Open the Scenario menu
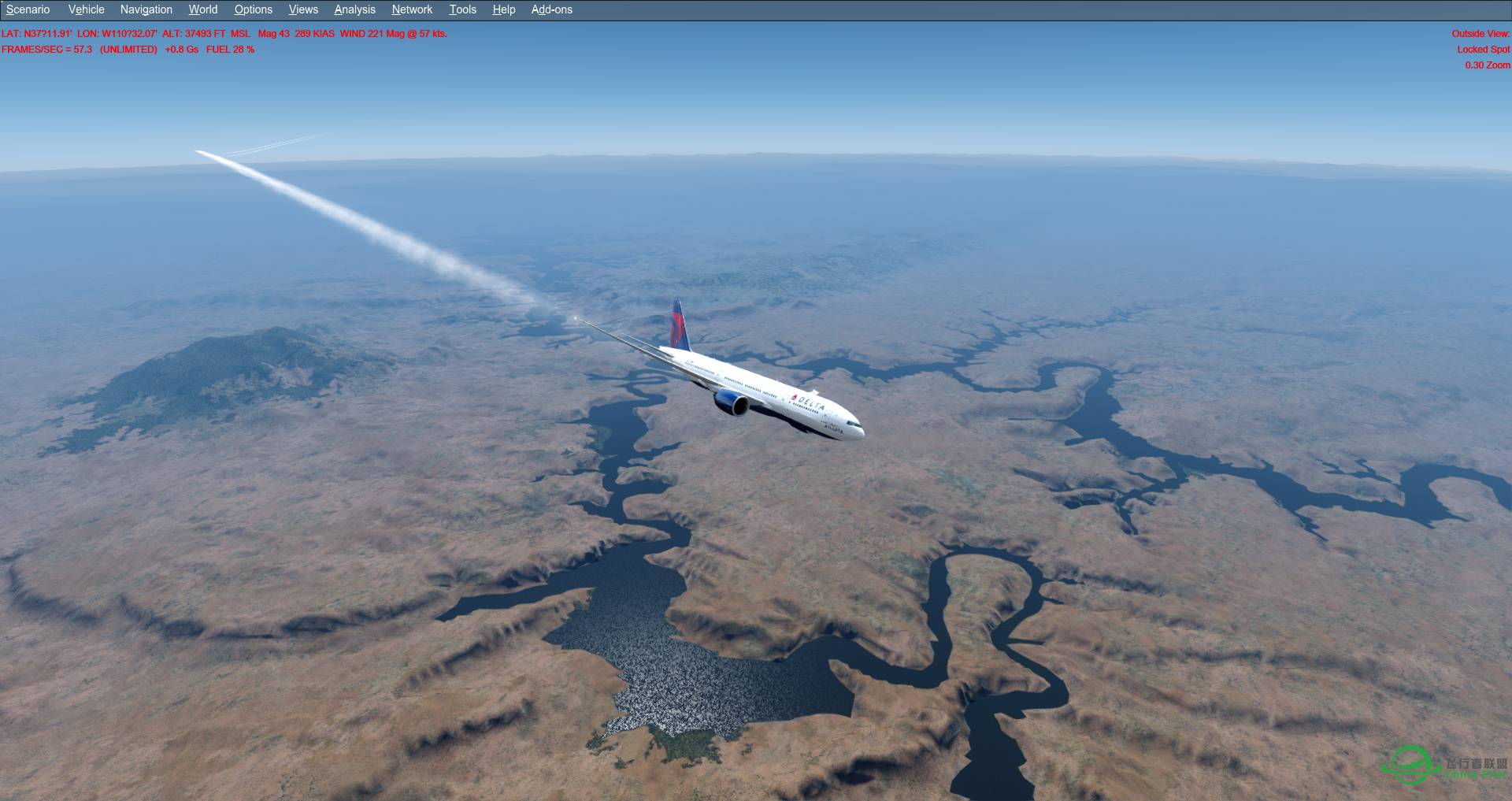The height and width of the screenshot is (801, 1512). [x=26, y=9]
